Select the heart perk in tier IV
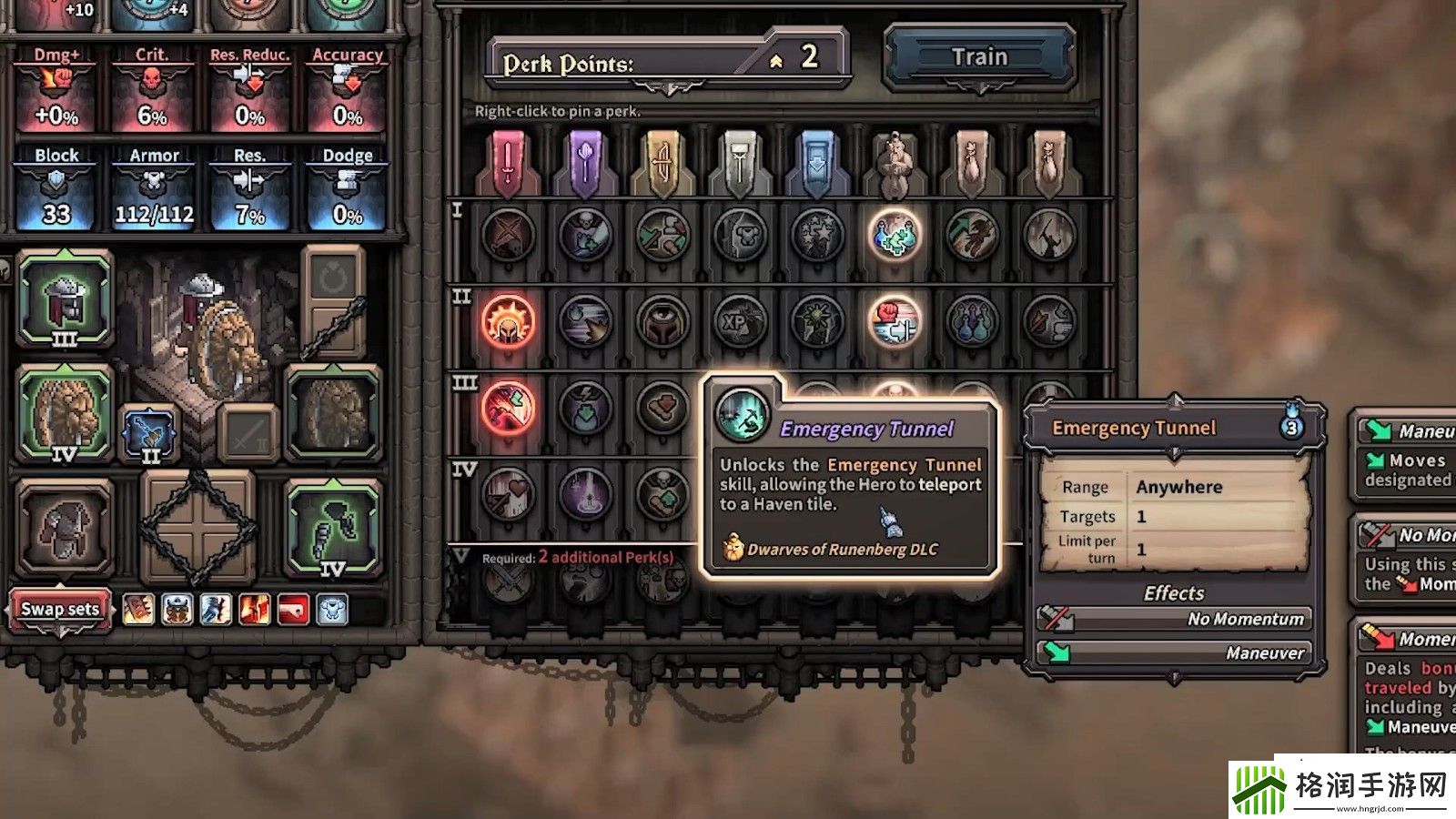Viewport: 1456px width, 819px height. 509,495
